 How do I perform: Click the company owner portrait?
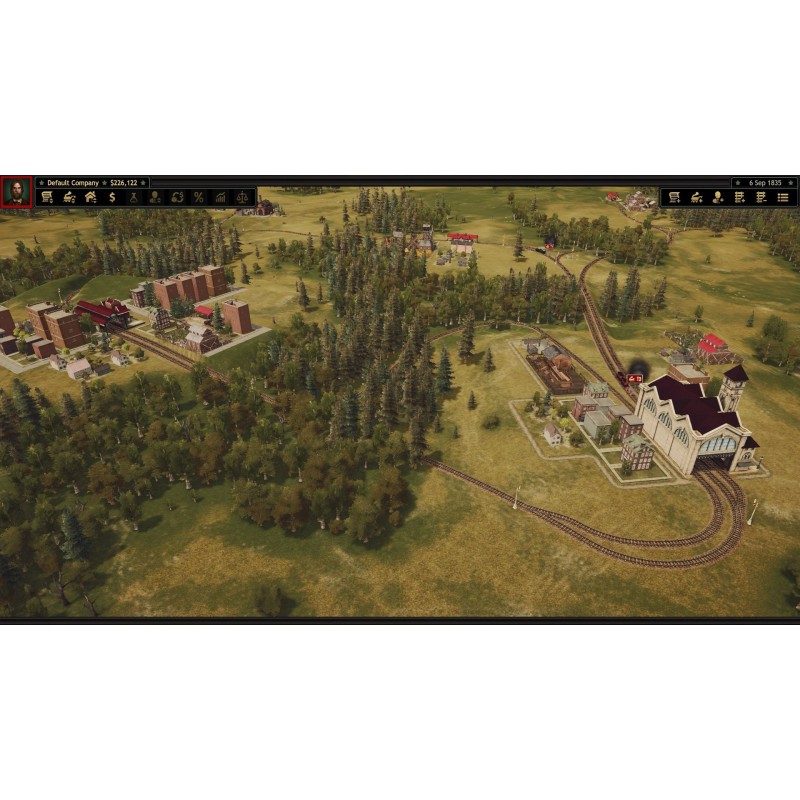(16, 191)
